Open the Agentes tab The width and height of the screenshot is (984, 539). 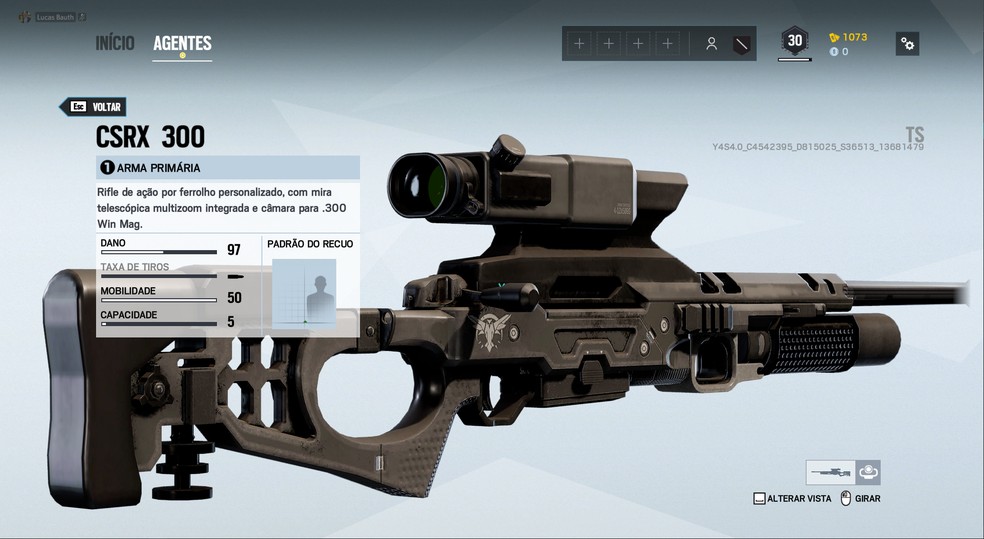pyautogui.click(x=182, y=43)
